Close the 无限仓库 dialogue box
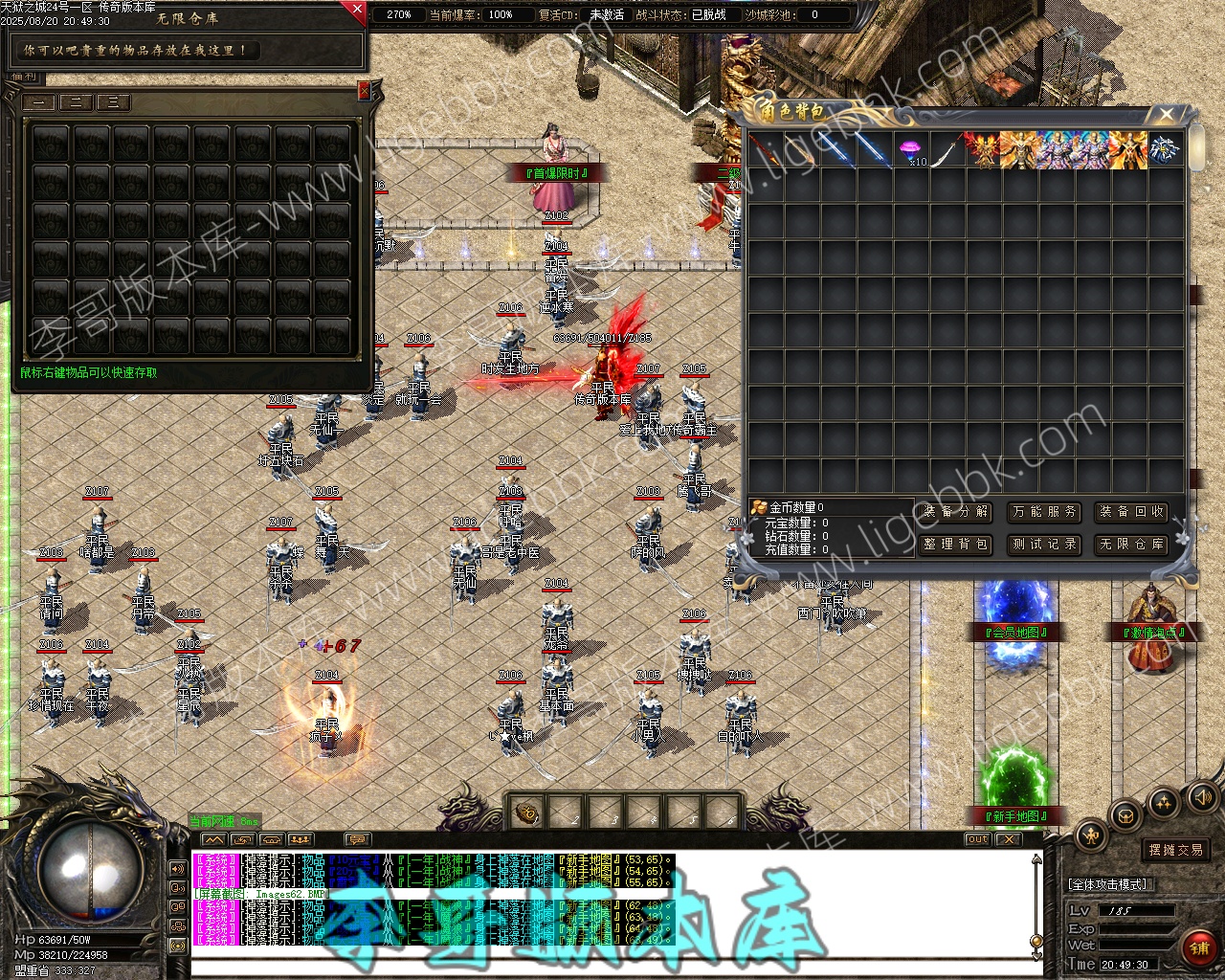The height and width of the screenshot is (980, 1225). 356,11
